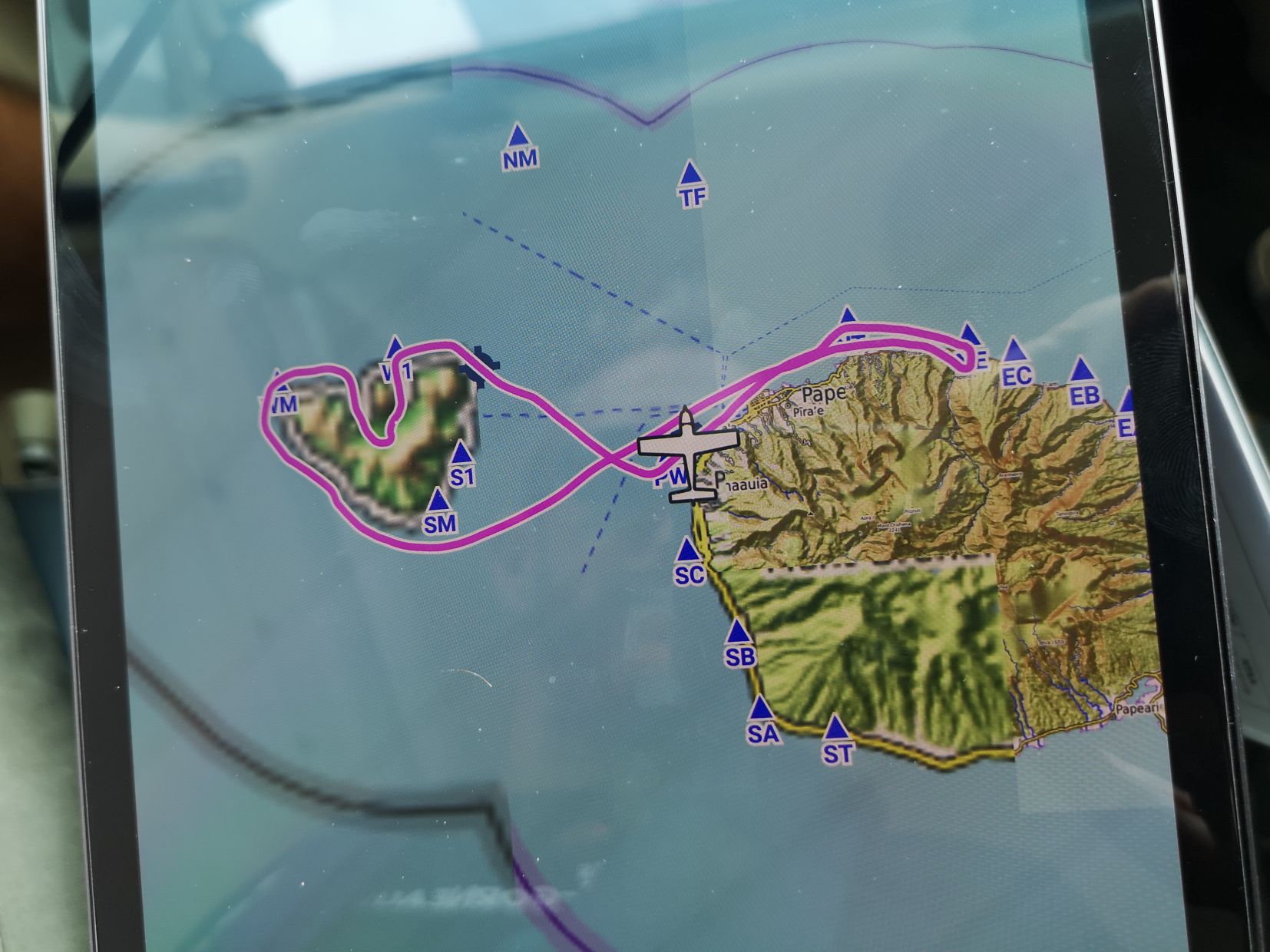This screenshot has height=952, width=1270.
Task: Click the SC waypoint triangle
Action: point(688,550)
